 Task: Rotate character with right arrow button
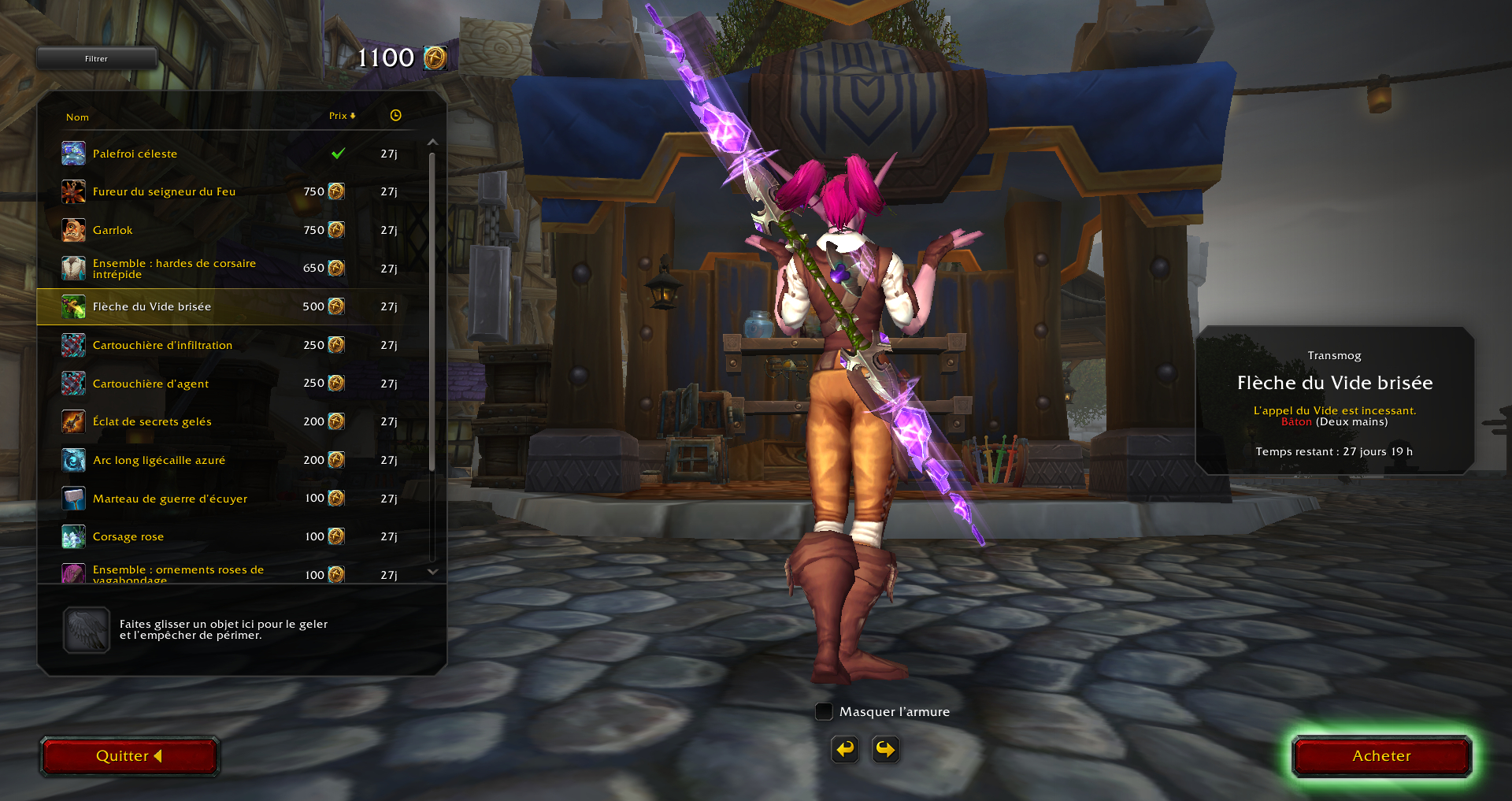pyautogui.click(x=886, y=749)
